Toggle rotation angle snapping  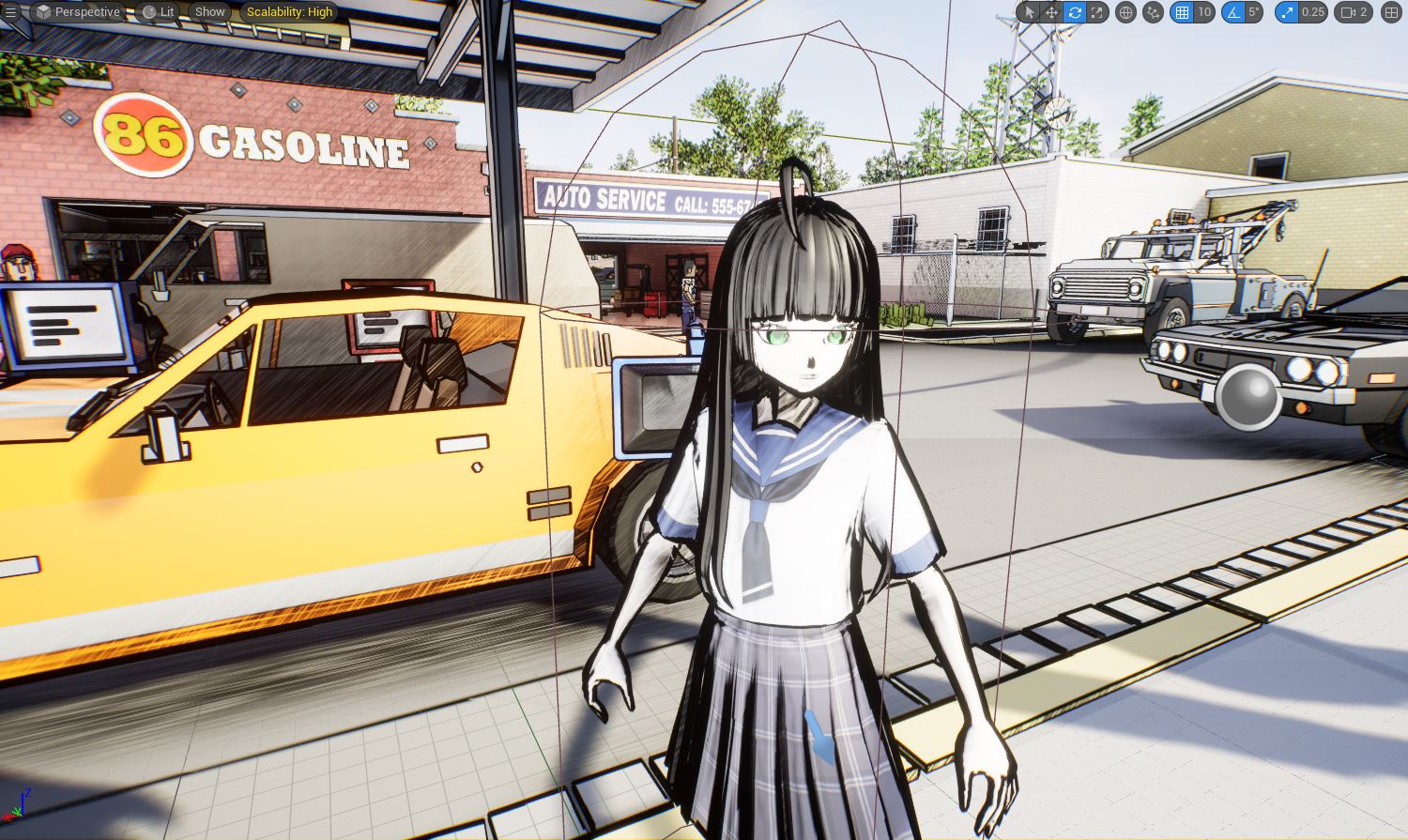1232,12
